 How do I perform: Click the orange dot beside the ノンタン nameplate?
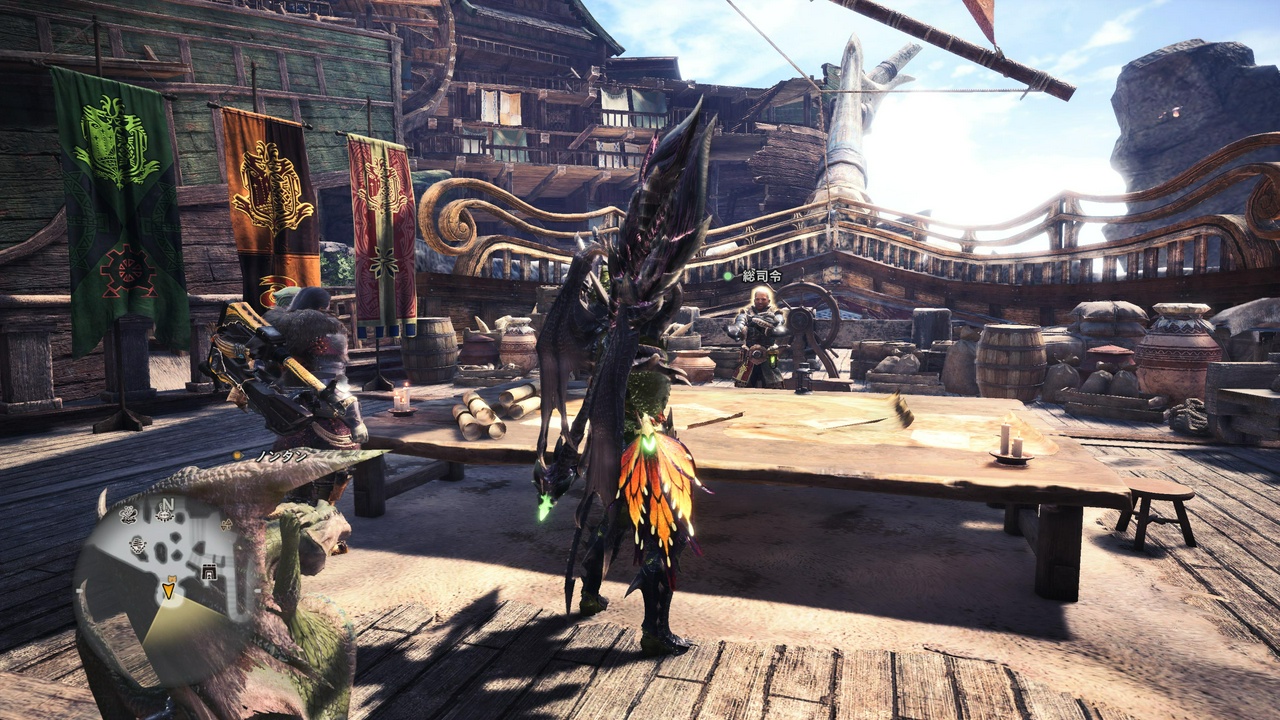[237, 455]
